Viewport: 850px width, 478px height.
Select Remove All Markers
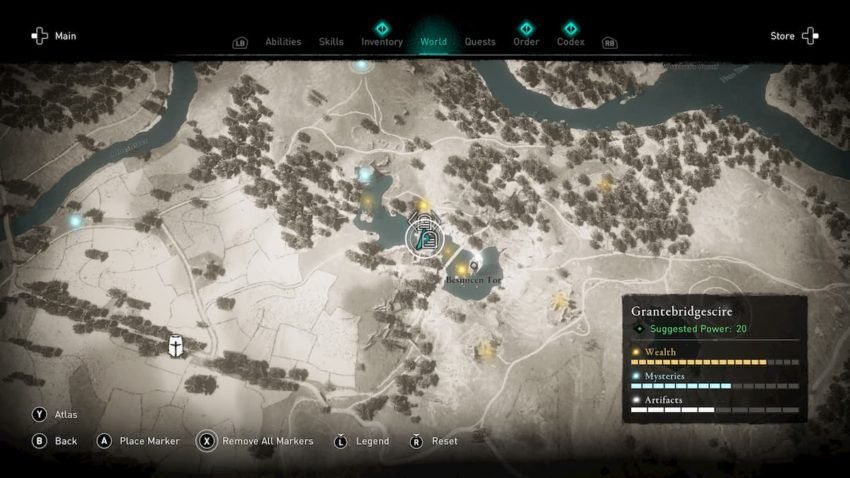tap(256, 441)
